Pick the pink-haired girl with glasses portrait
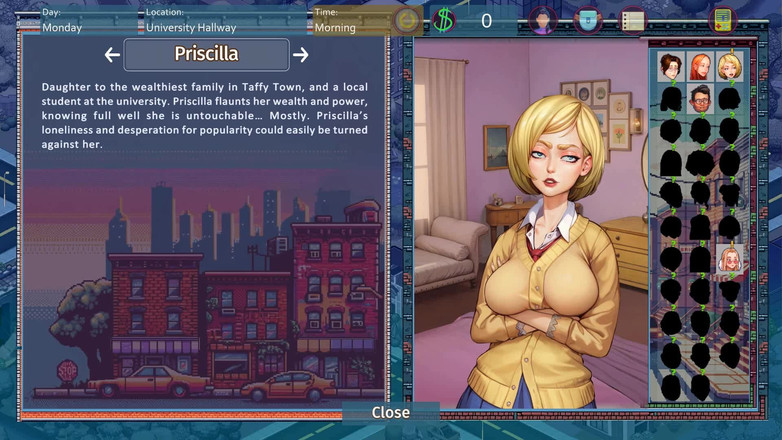 730,260
